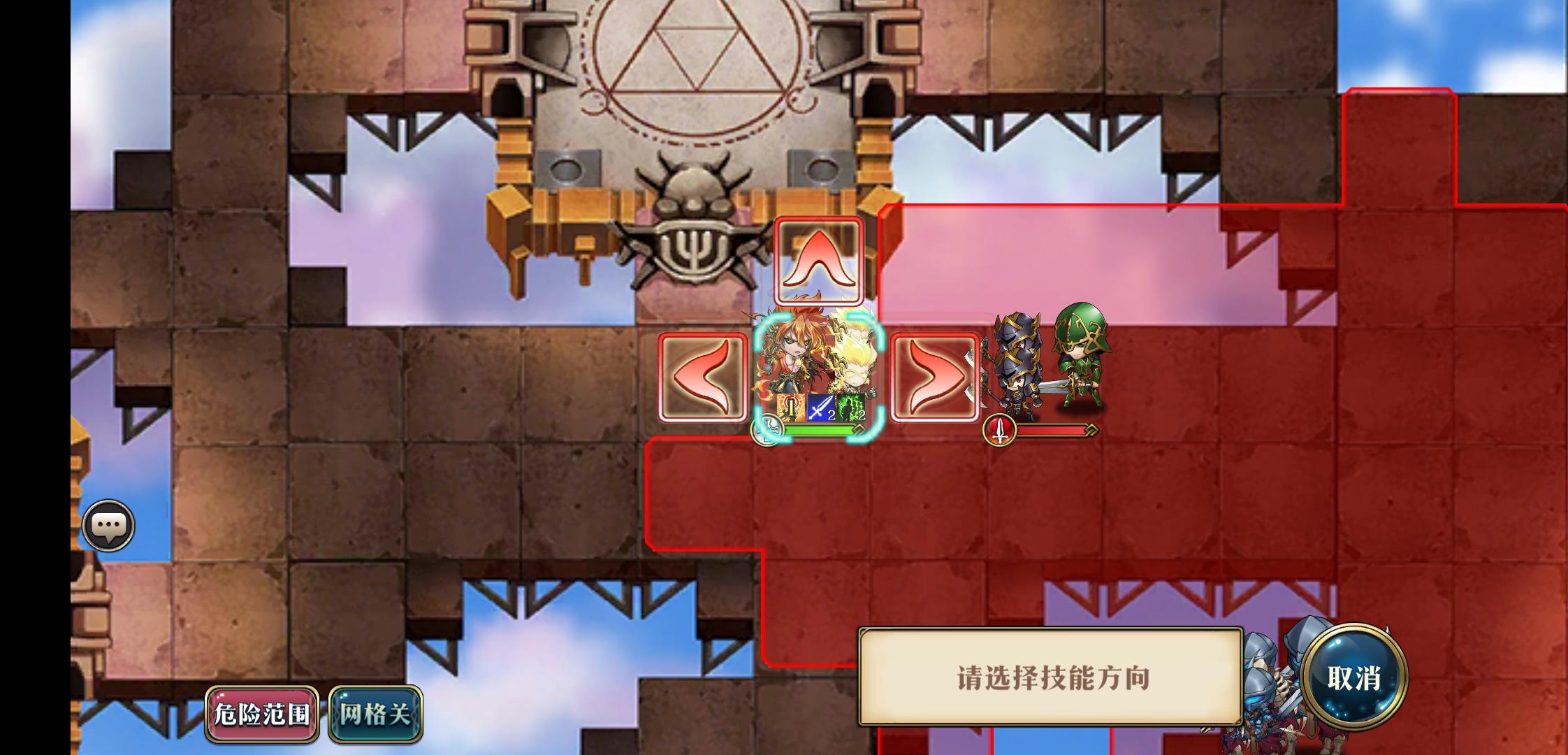Open the chat bubble icon
The width and height of the screenshot is (1568, 755).
tap(108, 524)
